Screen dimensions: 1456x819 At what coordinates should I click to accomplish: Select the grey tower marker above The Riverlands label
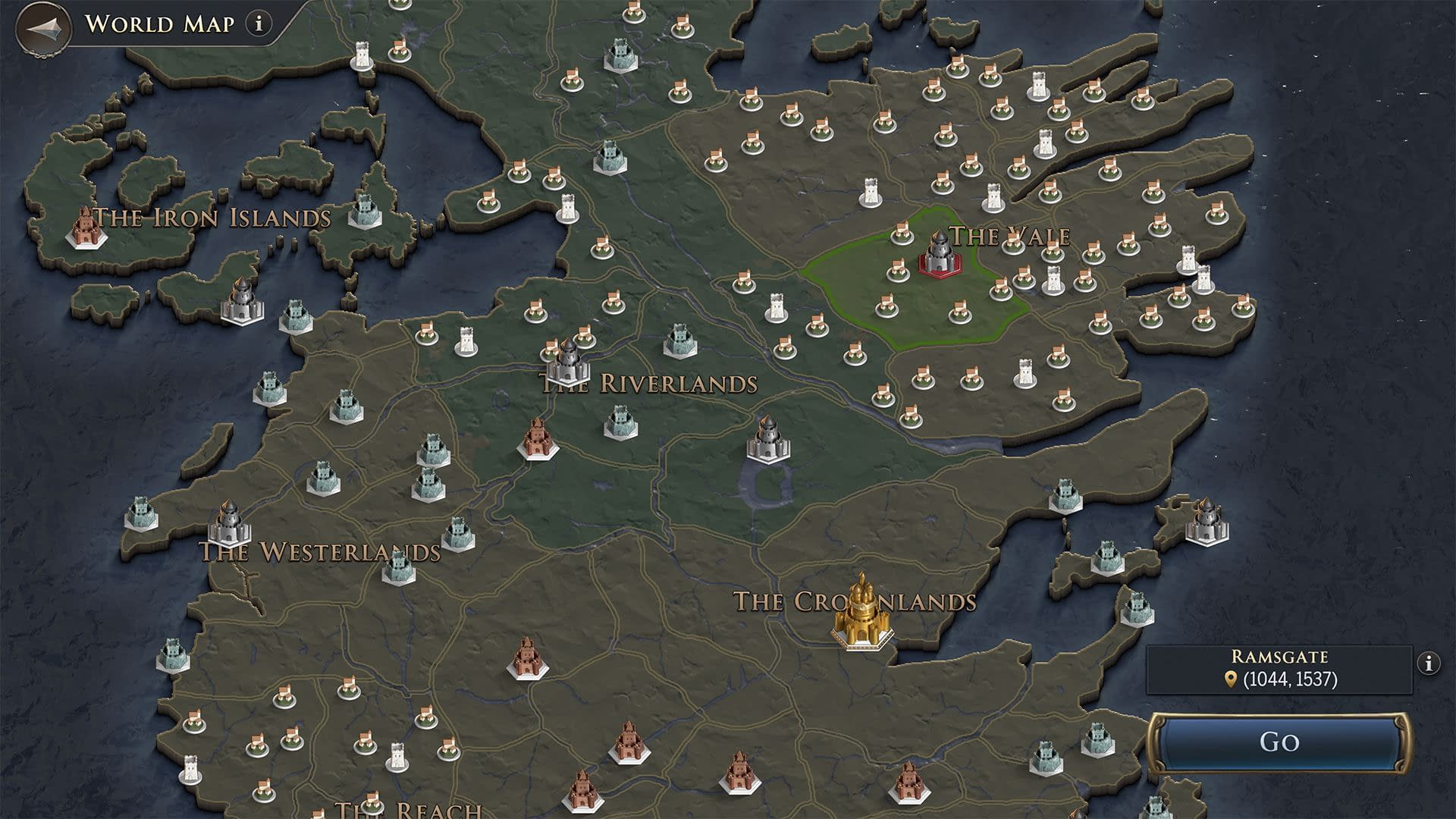[568, 362]
